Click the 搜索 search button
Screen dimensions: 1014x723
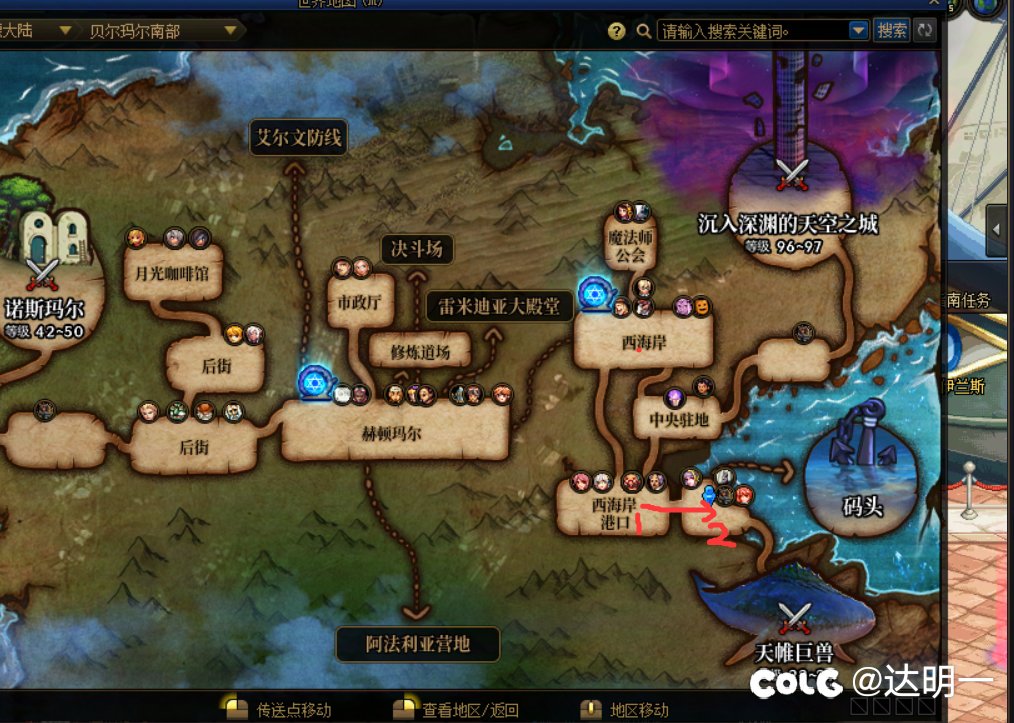[x=891, y=31]
